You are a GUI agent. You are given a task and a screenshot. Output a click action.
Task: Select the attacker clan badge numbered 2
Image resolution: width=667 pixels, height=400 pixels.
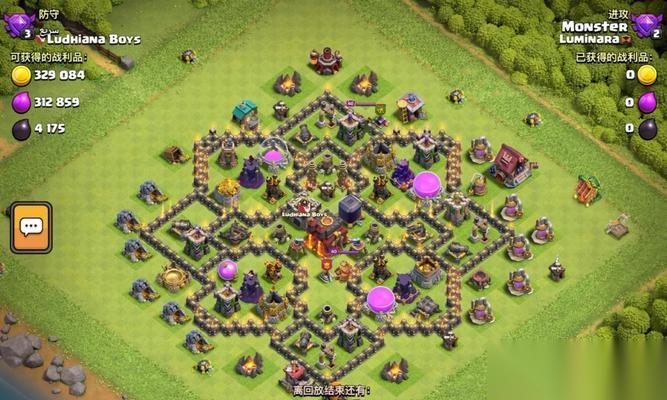648,26
